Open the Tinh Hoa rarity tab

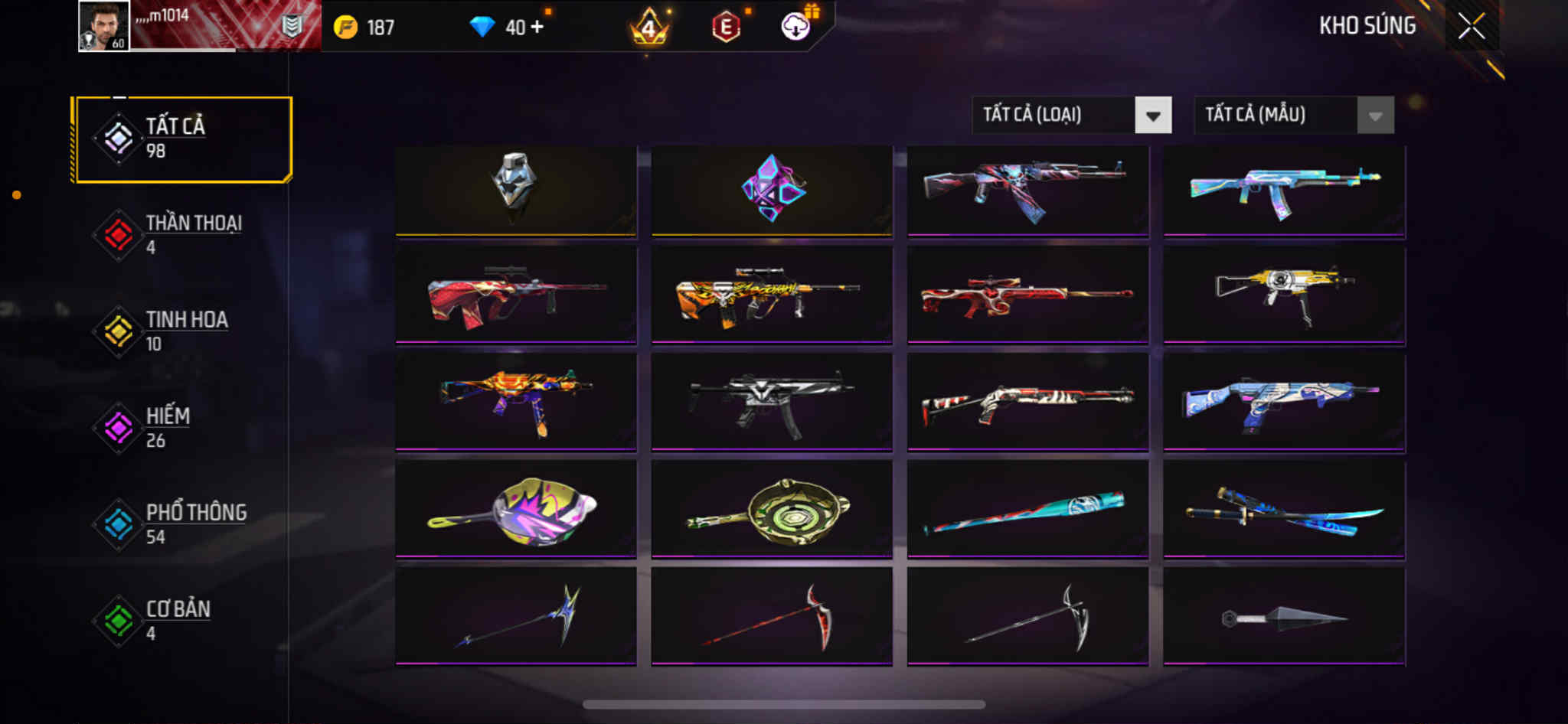(182, 331)
